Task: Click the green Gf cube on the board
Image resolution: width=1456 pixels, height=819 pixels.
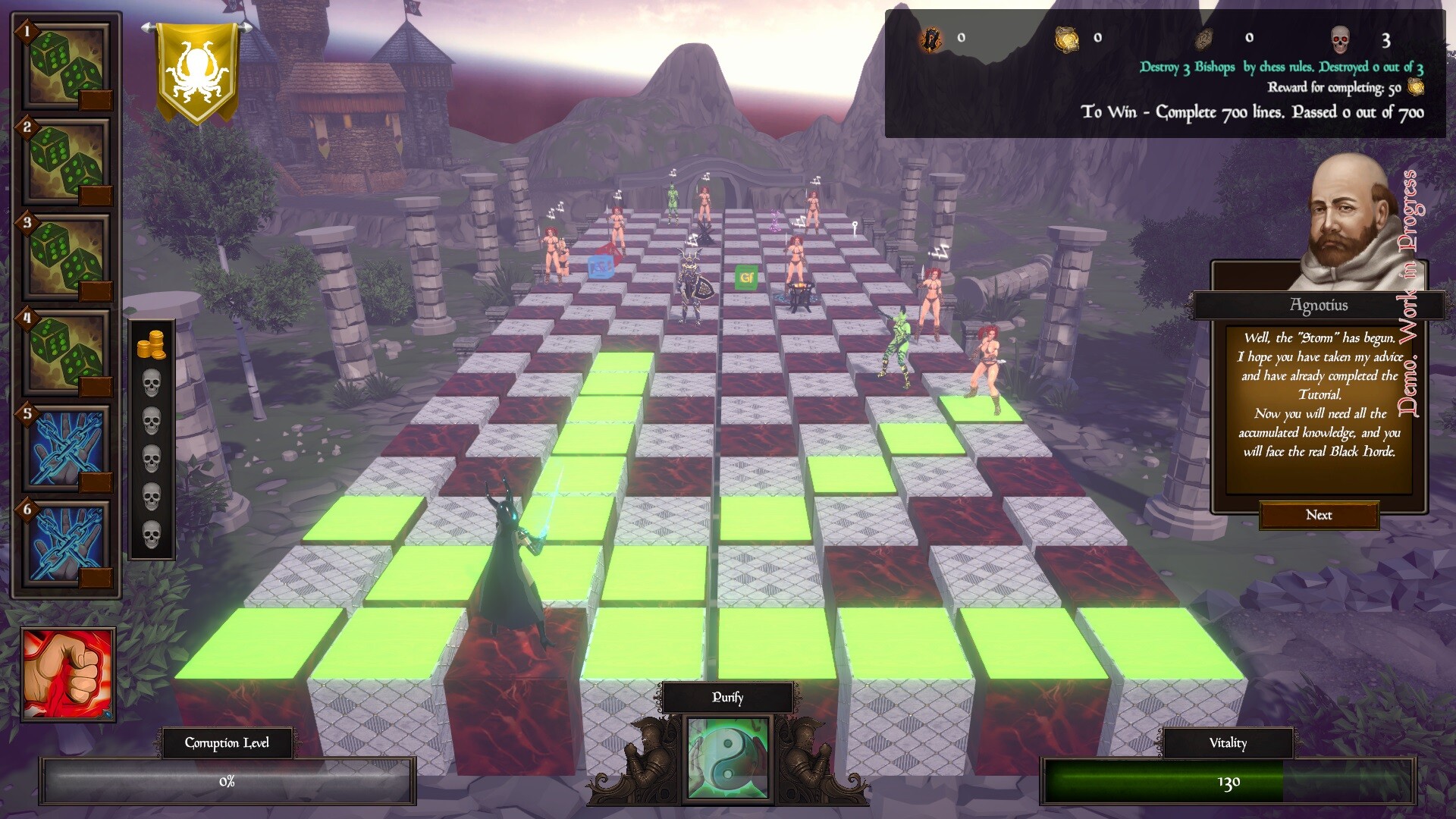Action: (745, 278)
